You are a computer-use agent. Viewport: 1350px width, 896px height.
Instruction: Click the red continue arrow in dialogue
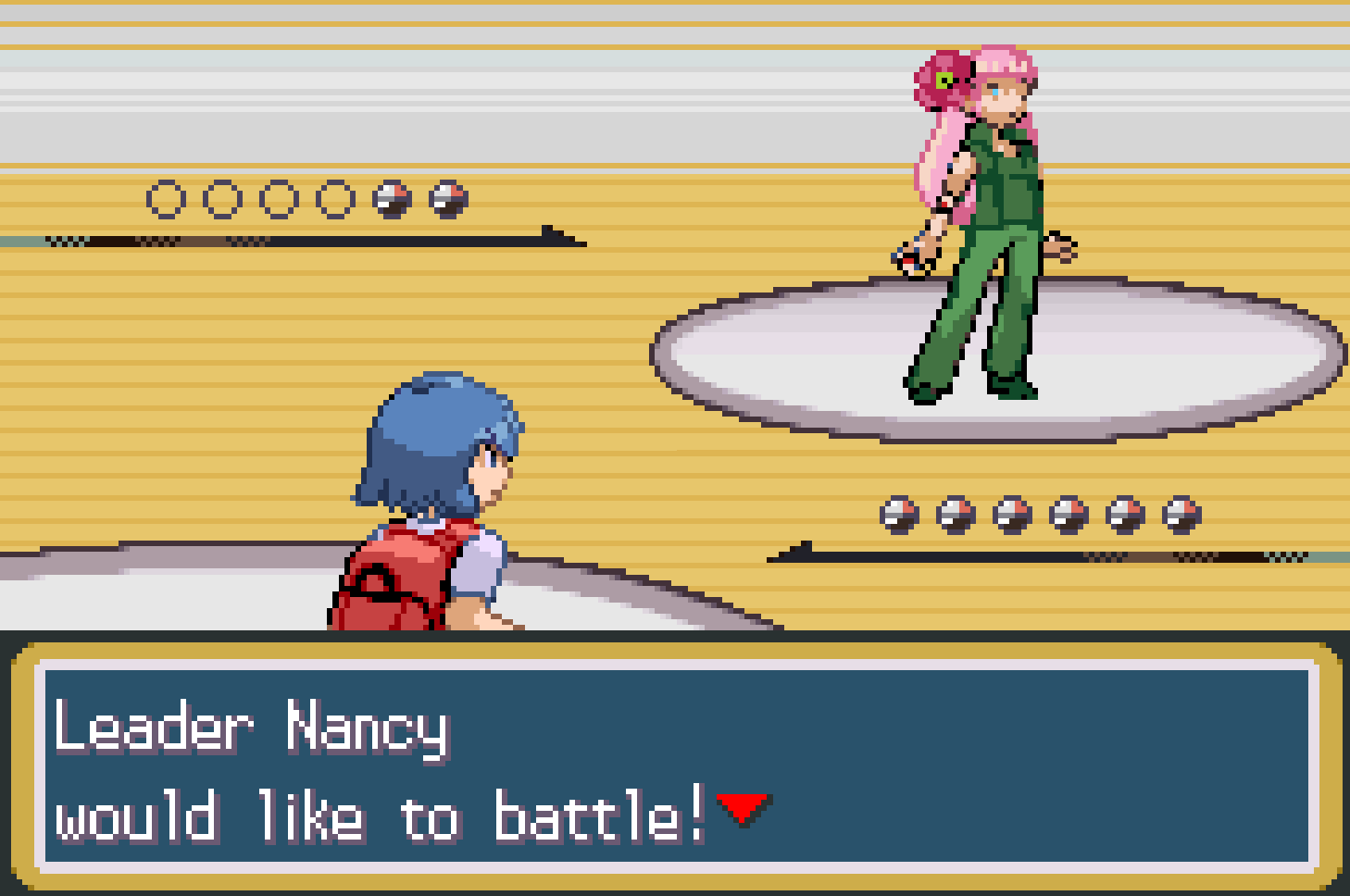coord(743,807)
